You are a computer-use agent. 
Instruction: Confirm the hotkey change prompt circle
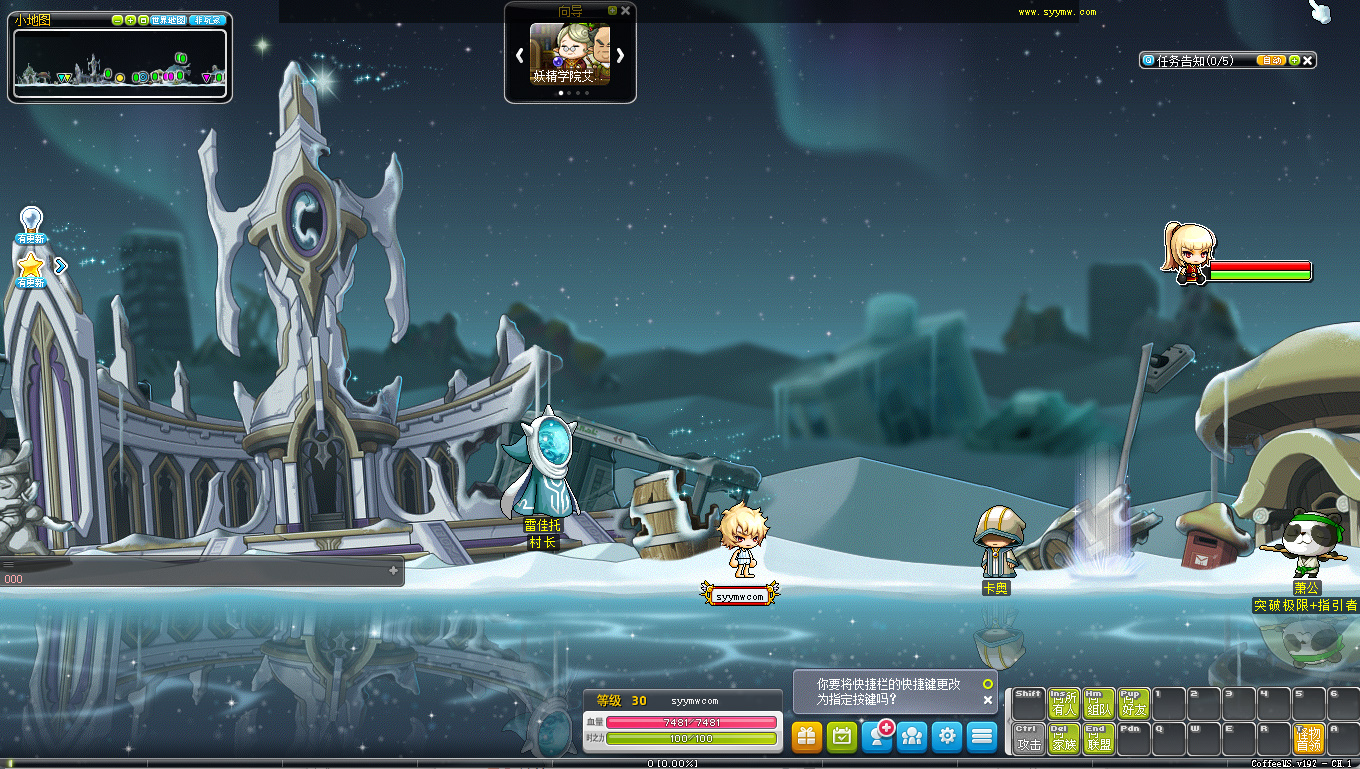[x=987, y=684]
